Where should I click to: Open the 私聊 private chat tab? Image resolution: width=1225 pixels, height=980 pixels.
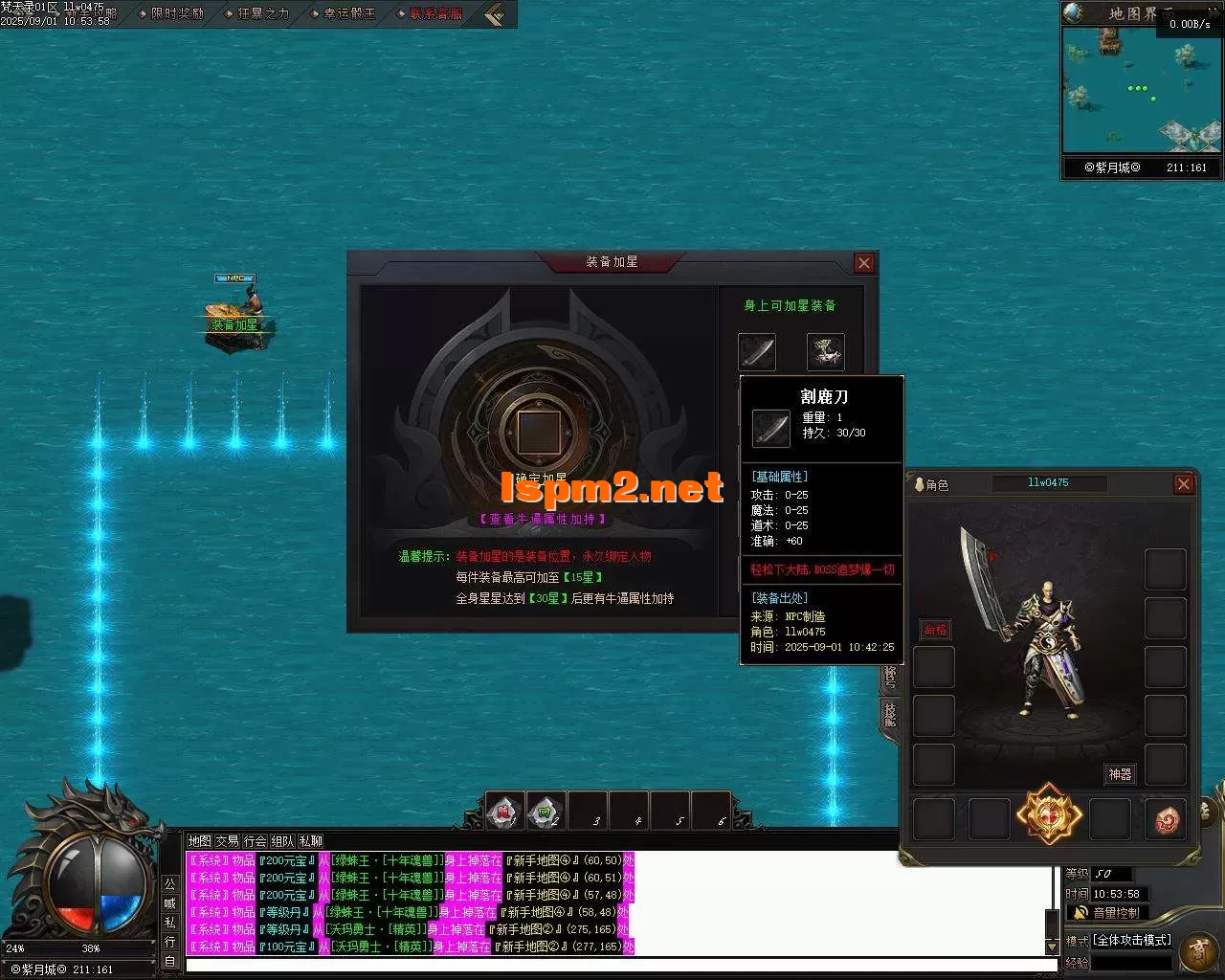pos(310,841)
